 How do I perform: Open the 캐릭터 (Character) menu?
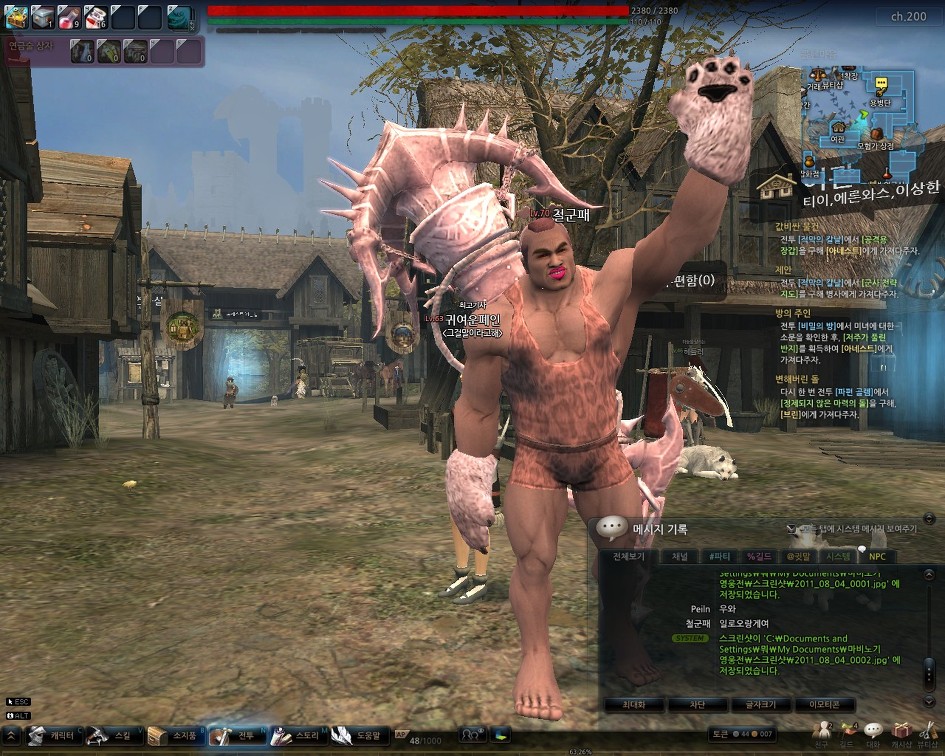pyautogui.click(x=52, y=736)
